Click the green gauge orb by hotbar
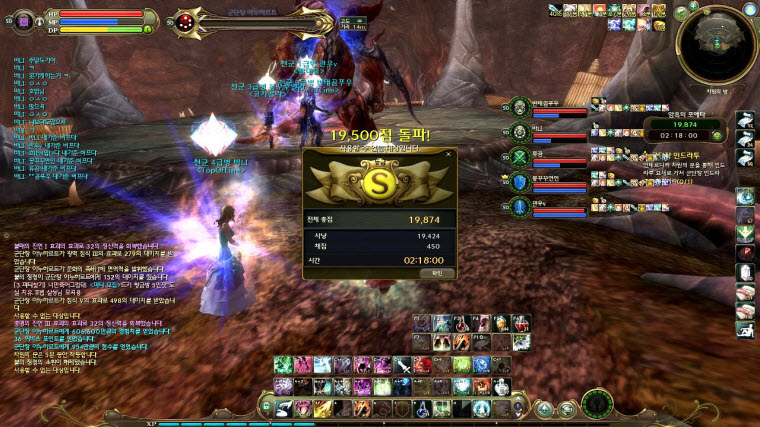The width and height of the screenshot is (760, 427). point(598,403)
